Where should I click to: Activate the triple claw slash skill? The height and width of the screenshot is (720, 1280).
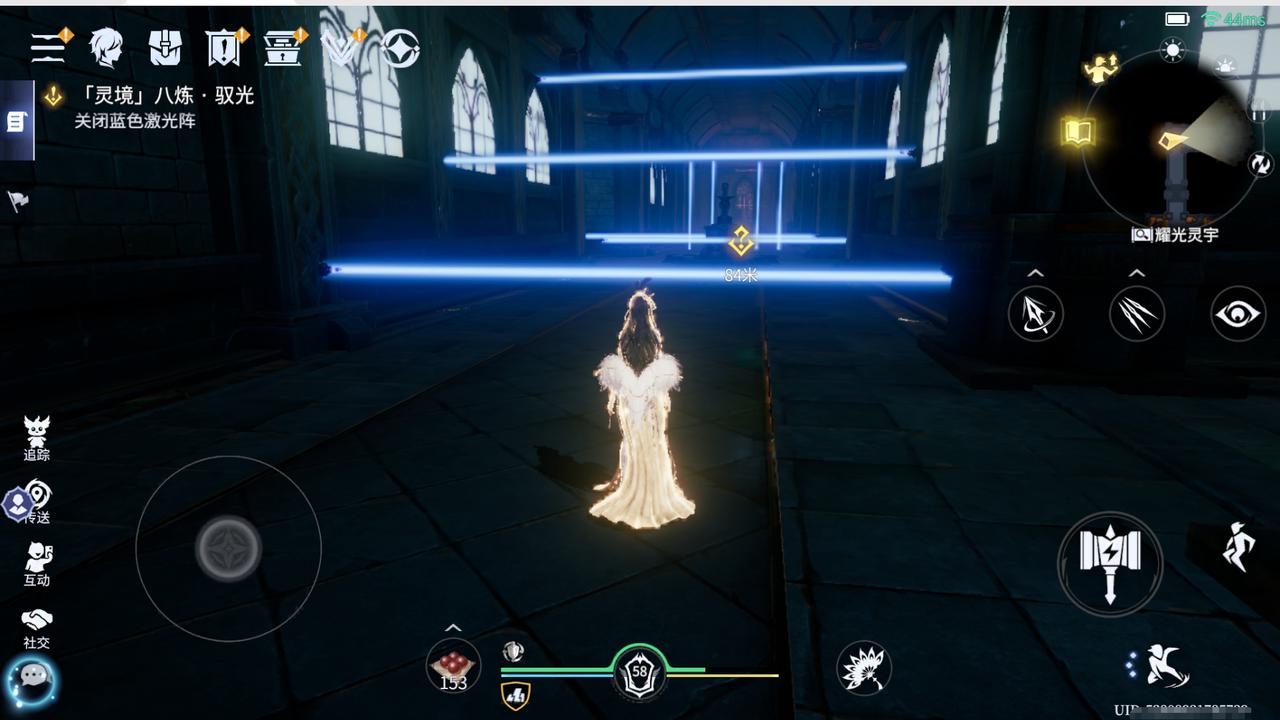tap(1136, 314)
